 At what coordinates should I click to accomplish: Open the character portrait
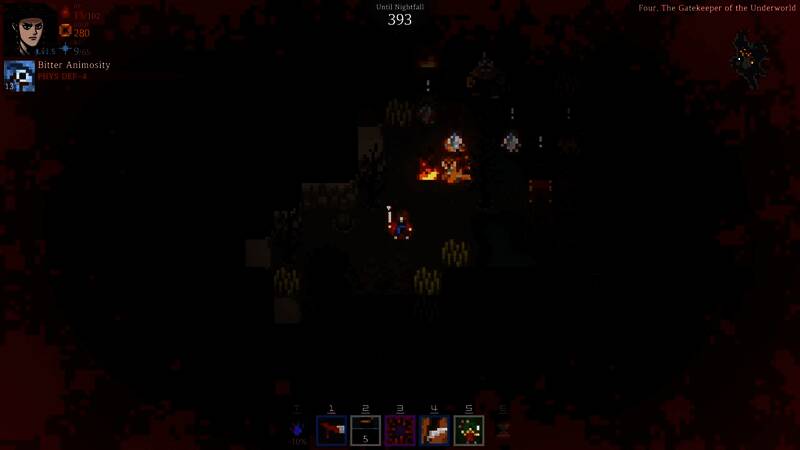(29, 28)
